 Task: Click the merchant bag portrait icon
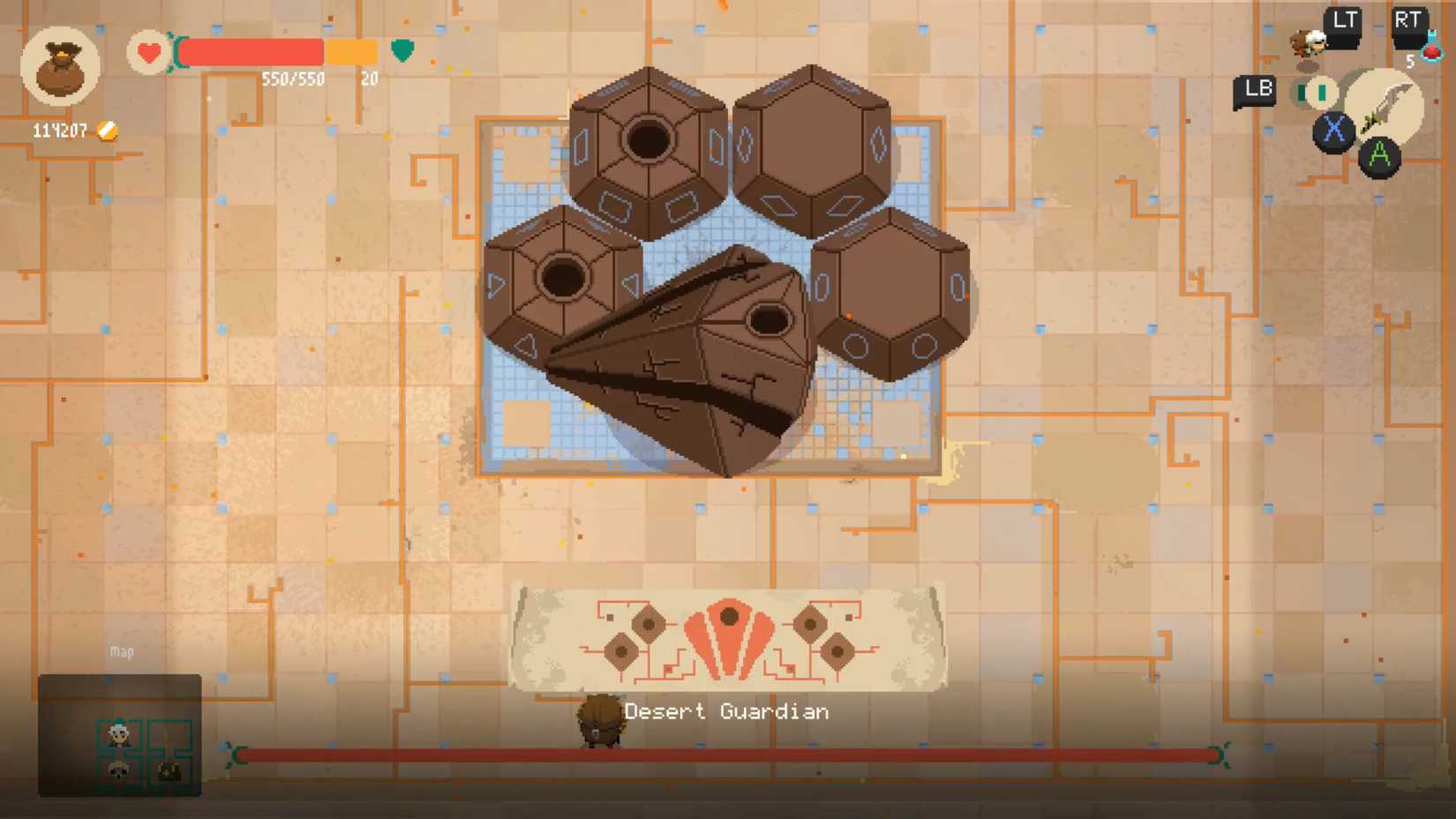[62, 69]
